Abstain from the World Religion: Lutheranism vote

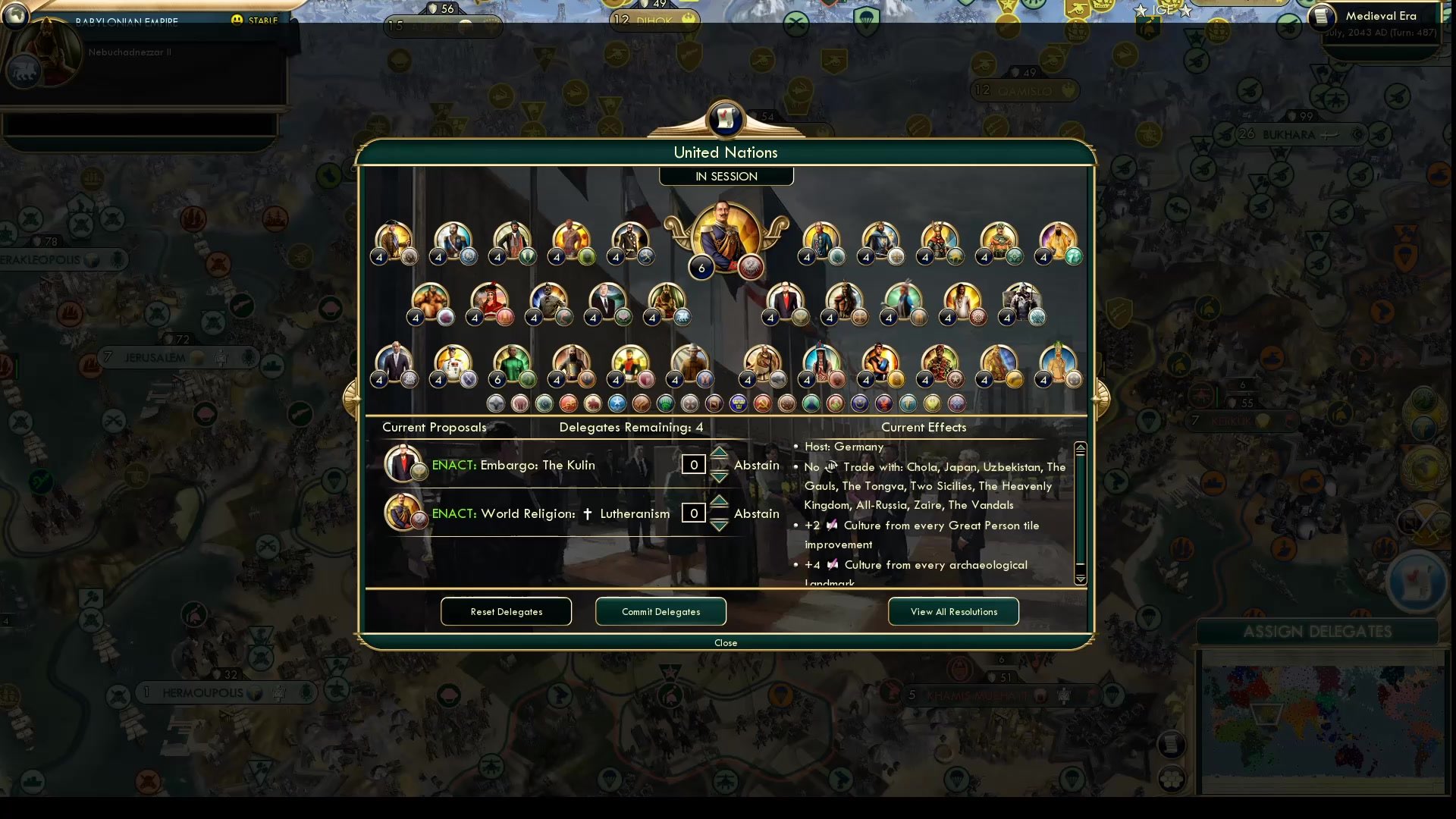pyautogui.click(x=756, y=513)
